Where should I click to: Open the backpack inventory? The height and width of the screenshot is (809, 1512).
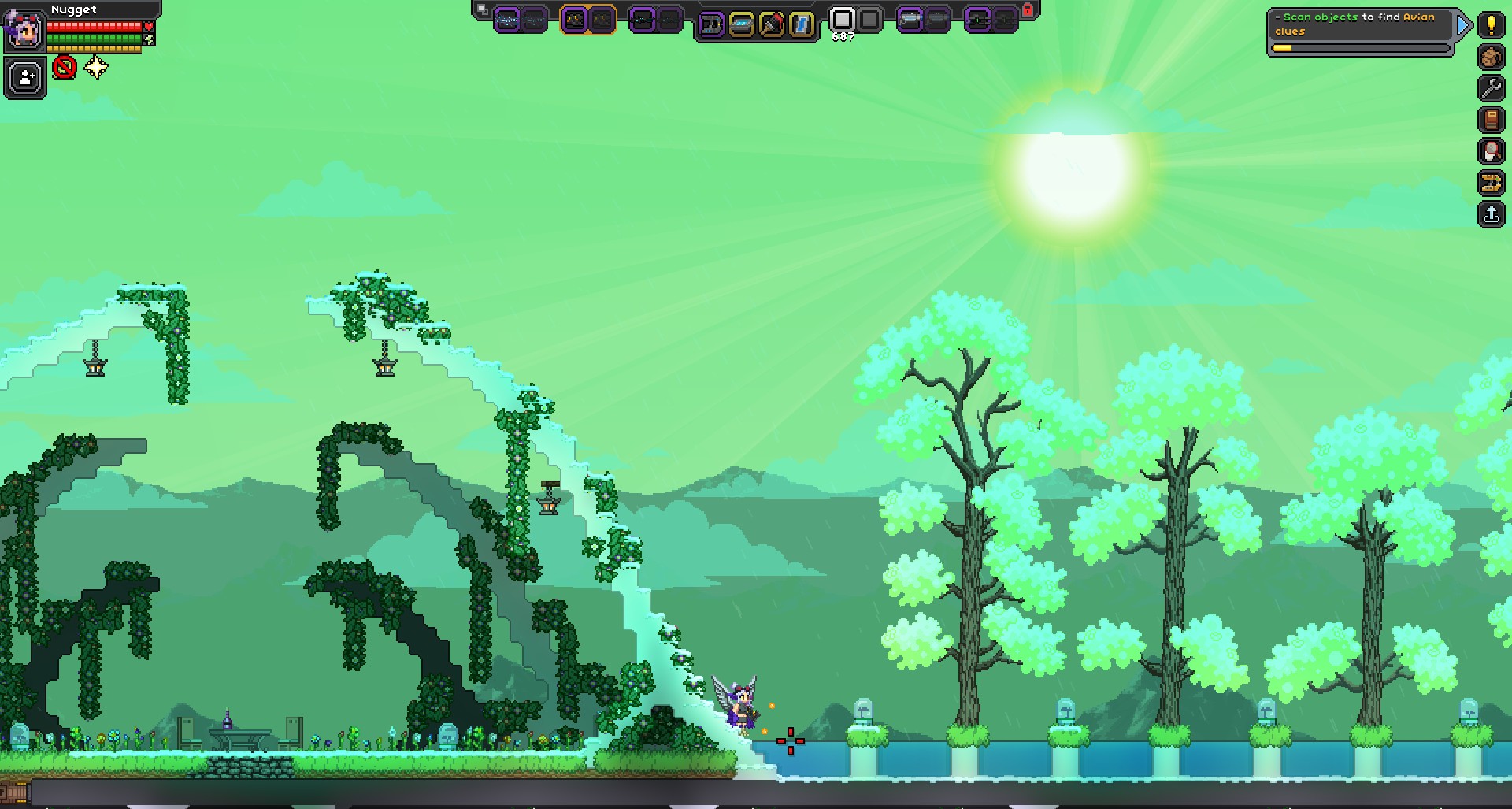[x=1491, y=57]
